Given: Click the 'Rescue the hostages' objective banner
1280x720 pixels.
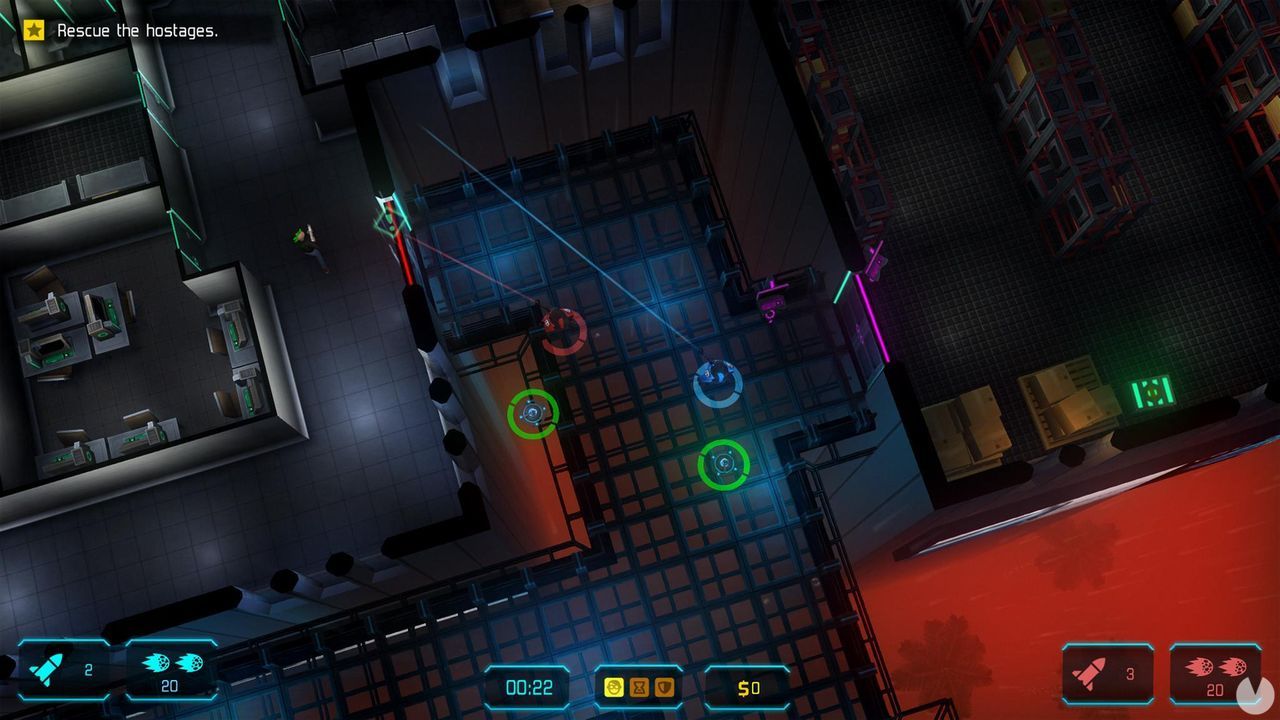Looking at the screenshot, I should click(x=120, y=30).
